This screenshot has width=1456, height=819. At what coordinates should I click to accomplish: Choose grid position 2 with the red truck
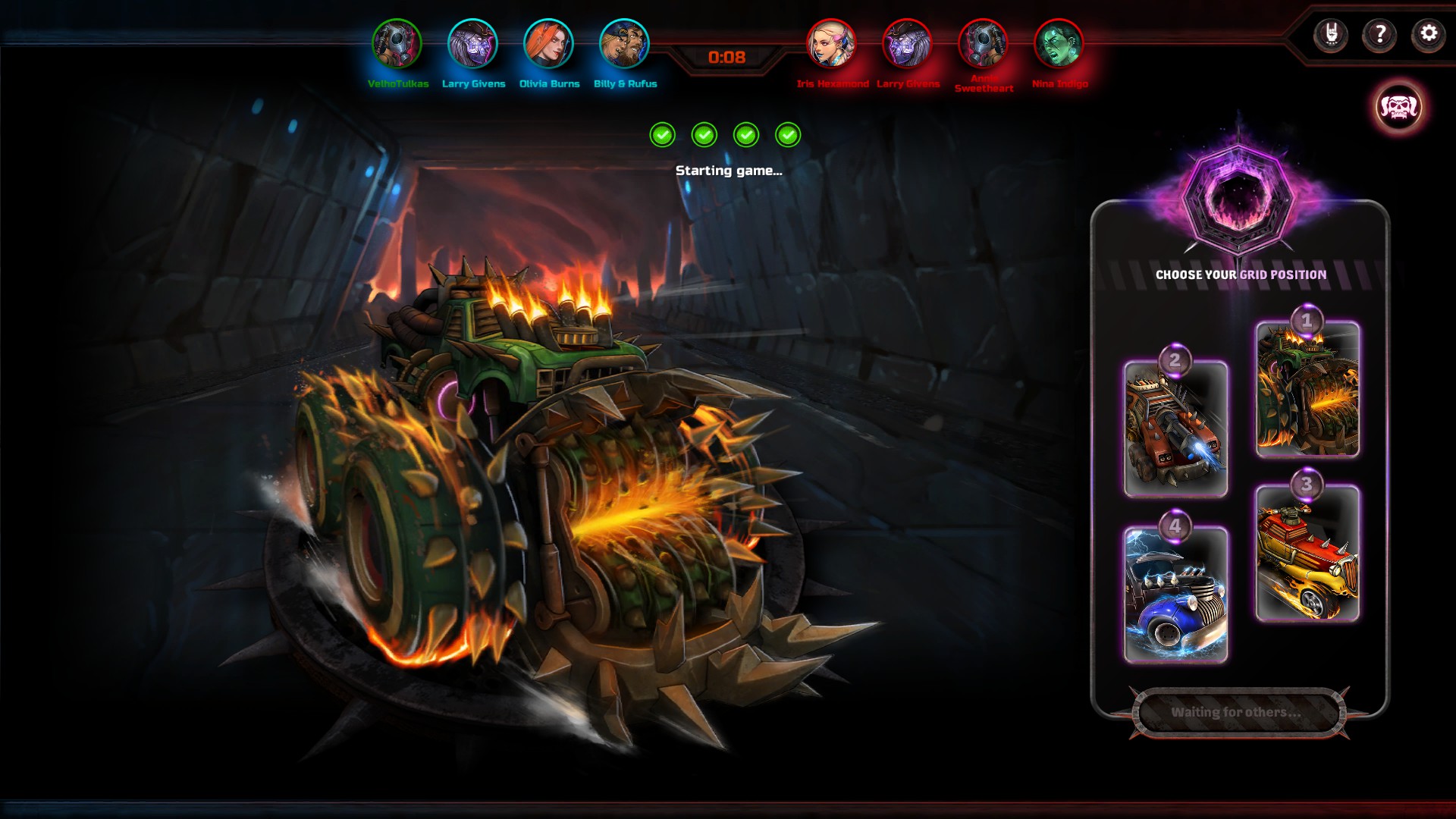click(x=1175, y=428)
